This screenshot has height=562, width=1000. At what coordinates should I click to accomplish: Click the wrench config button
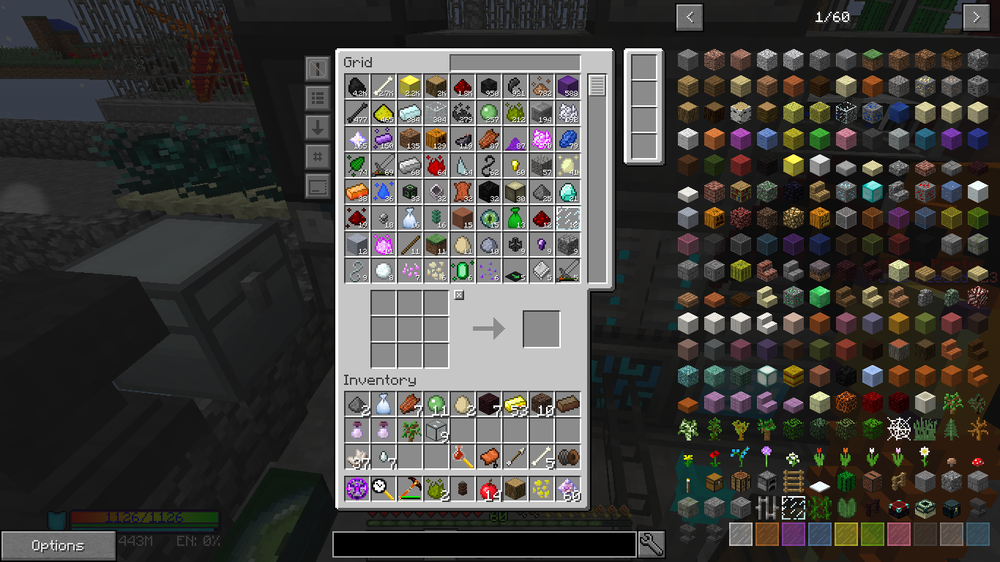point(651,544)
